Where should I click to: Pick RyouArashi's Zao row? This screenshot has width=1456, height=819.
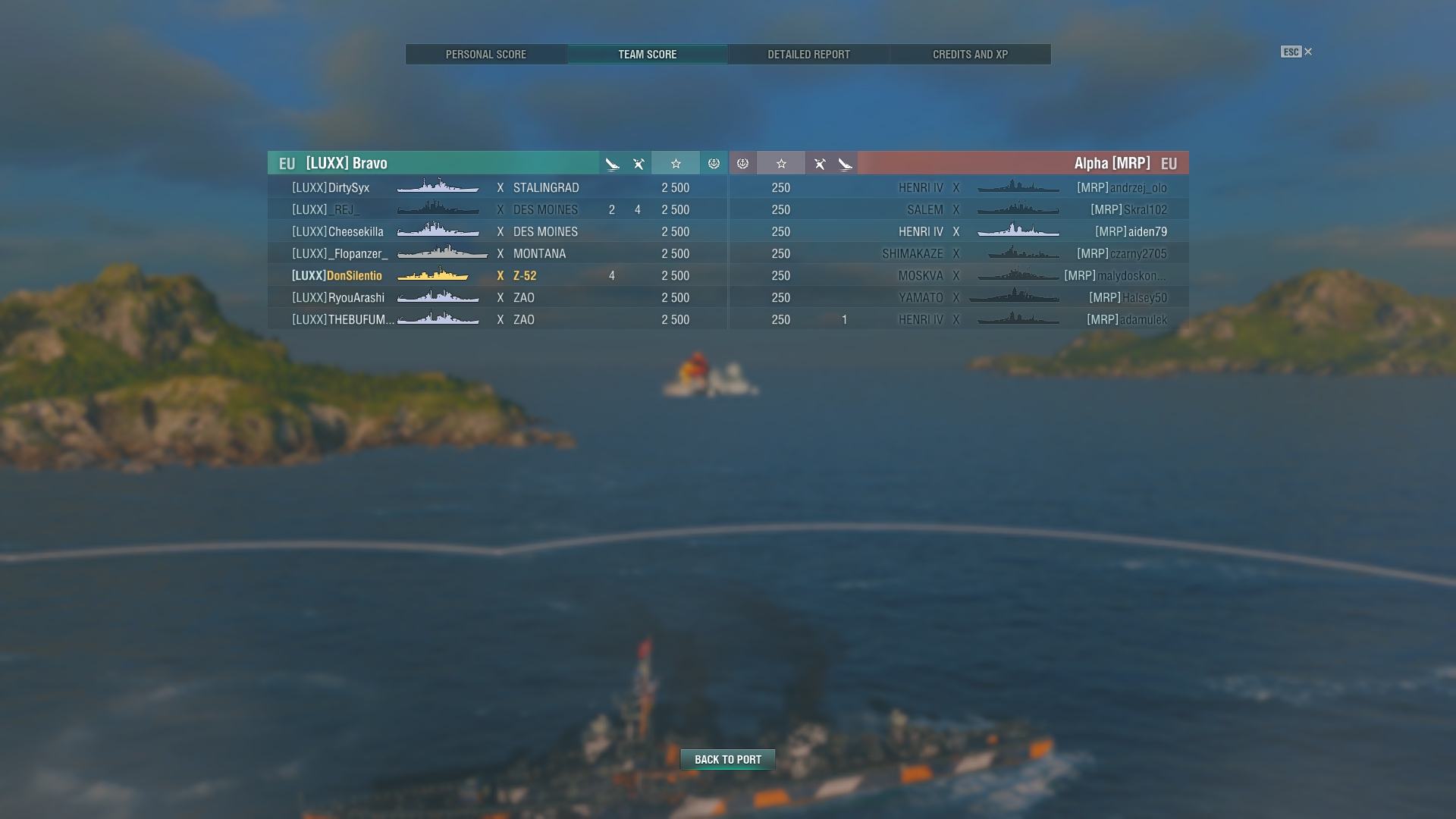click(497, 298)
